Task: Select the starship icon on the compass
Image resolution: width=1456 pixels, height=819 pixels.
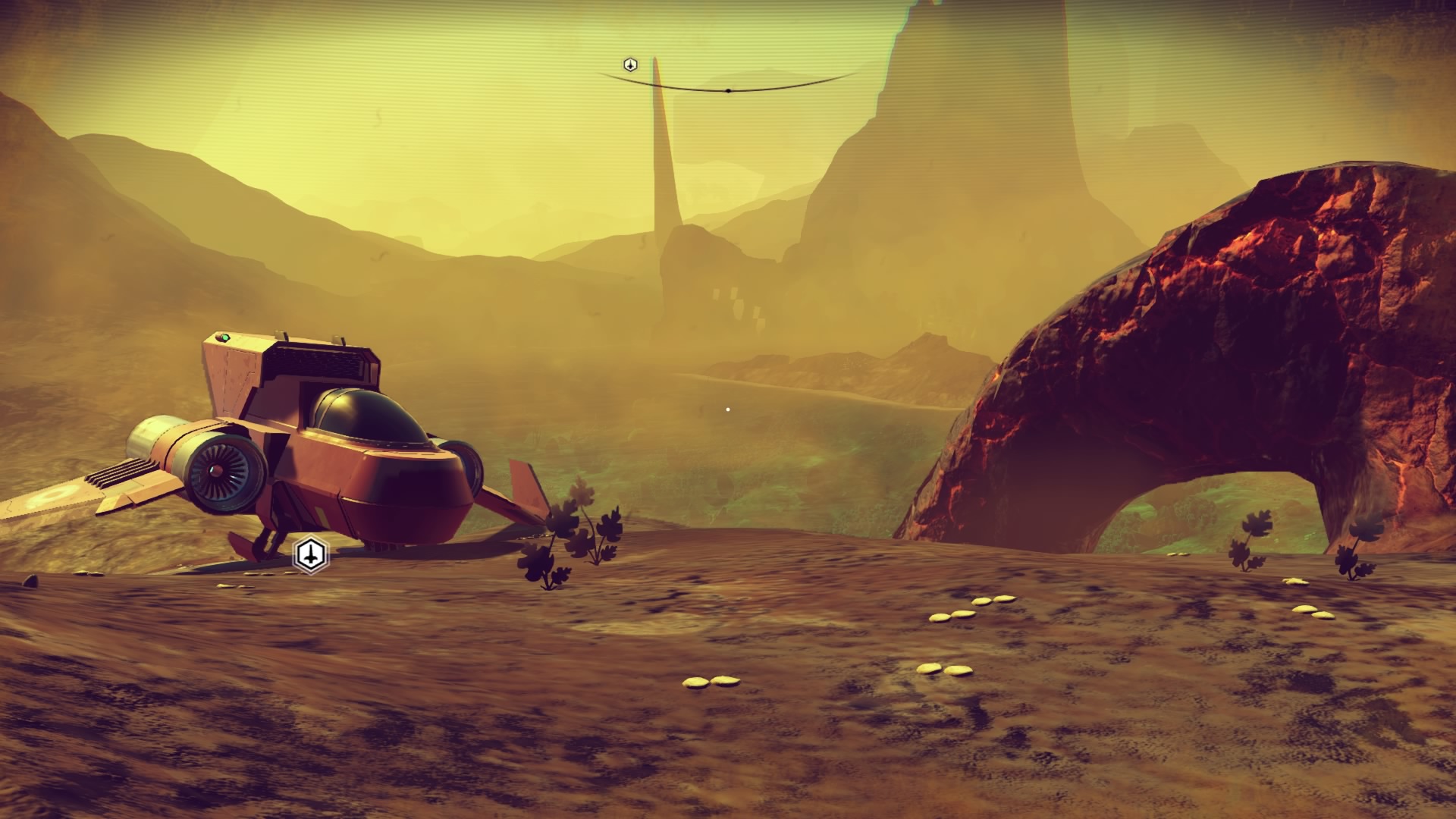Action: click(630, 65)
